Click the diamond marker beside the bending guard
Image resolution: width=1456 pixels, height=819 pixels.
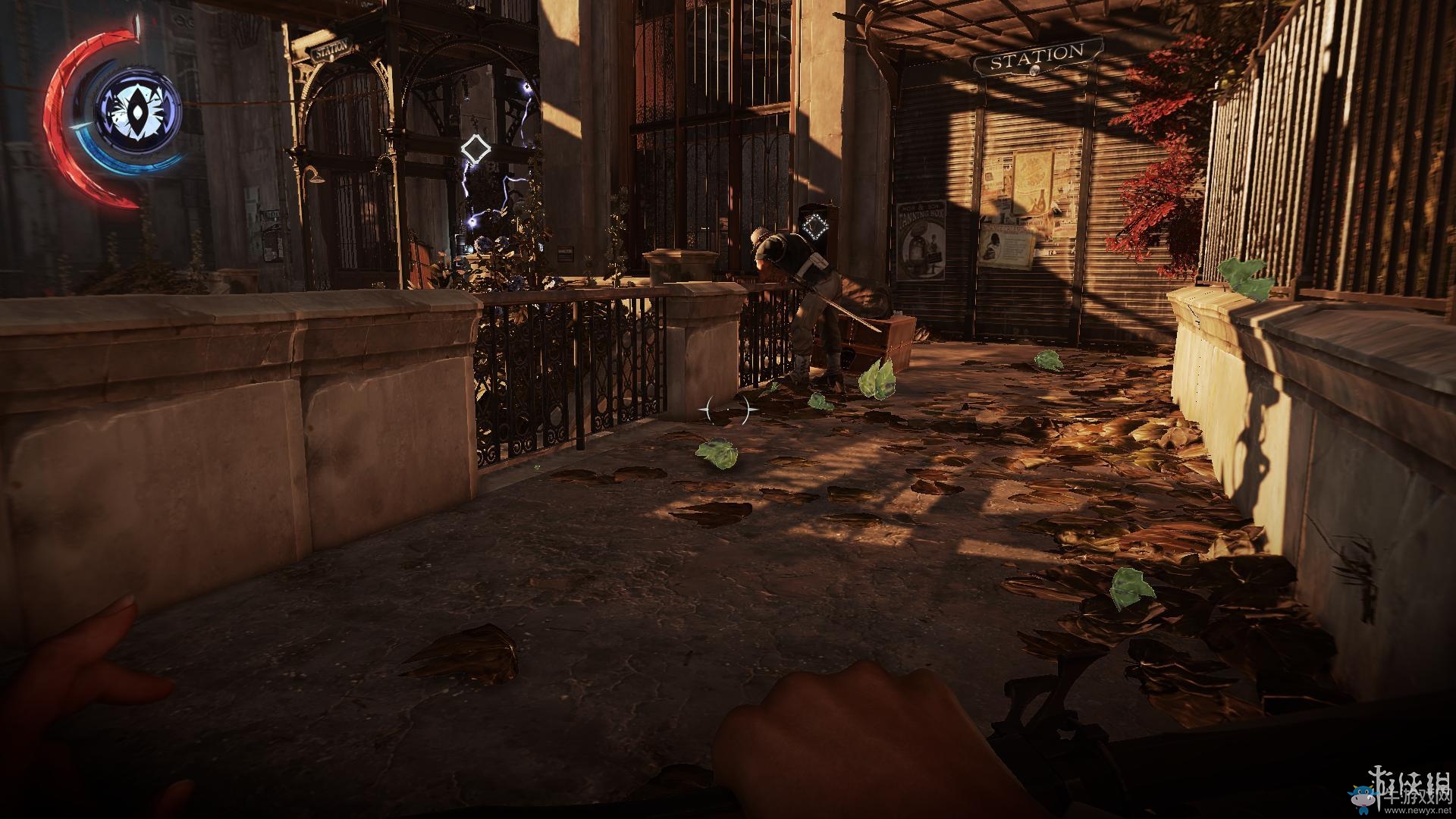[816, 225]
